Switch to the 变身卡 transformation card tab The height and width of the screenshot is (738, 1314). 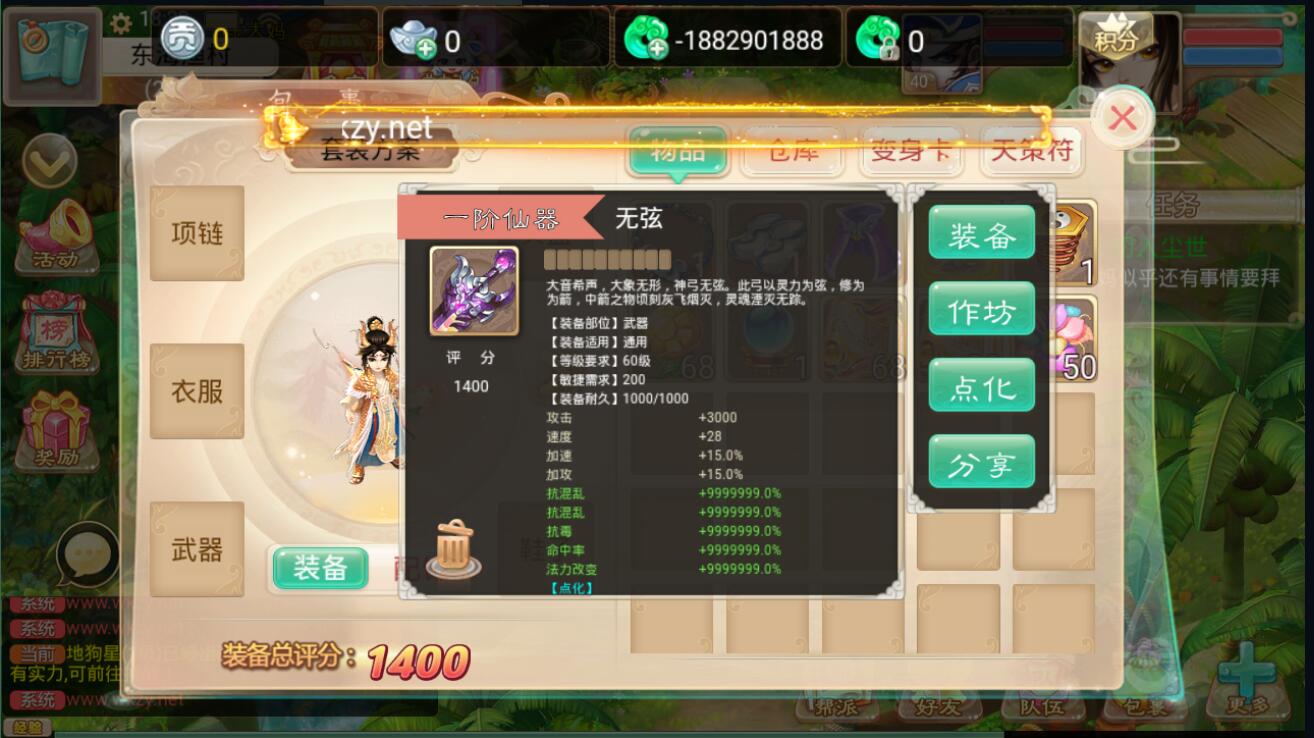click(911, 151)
